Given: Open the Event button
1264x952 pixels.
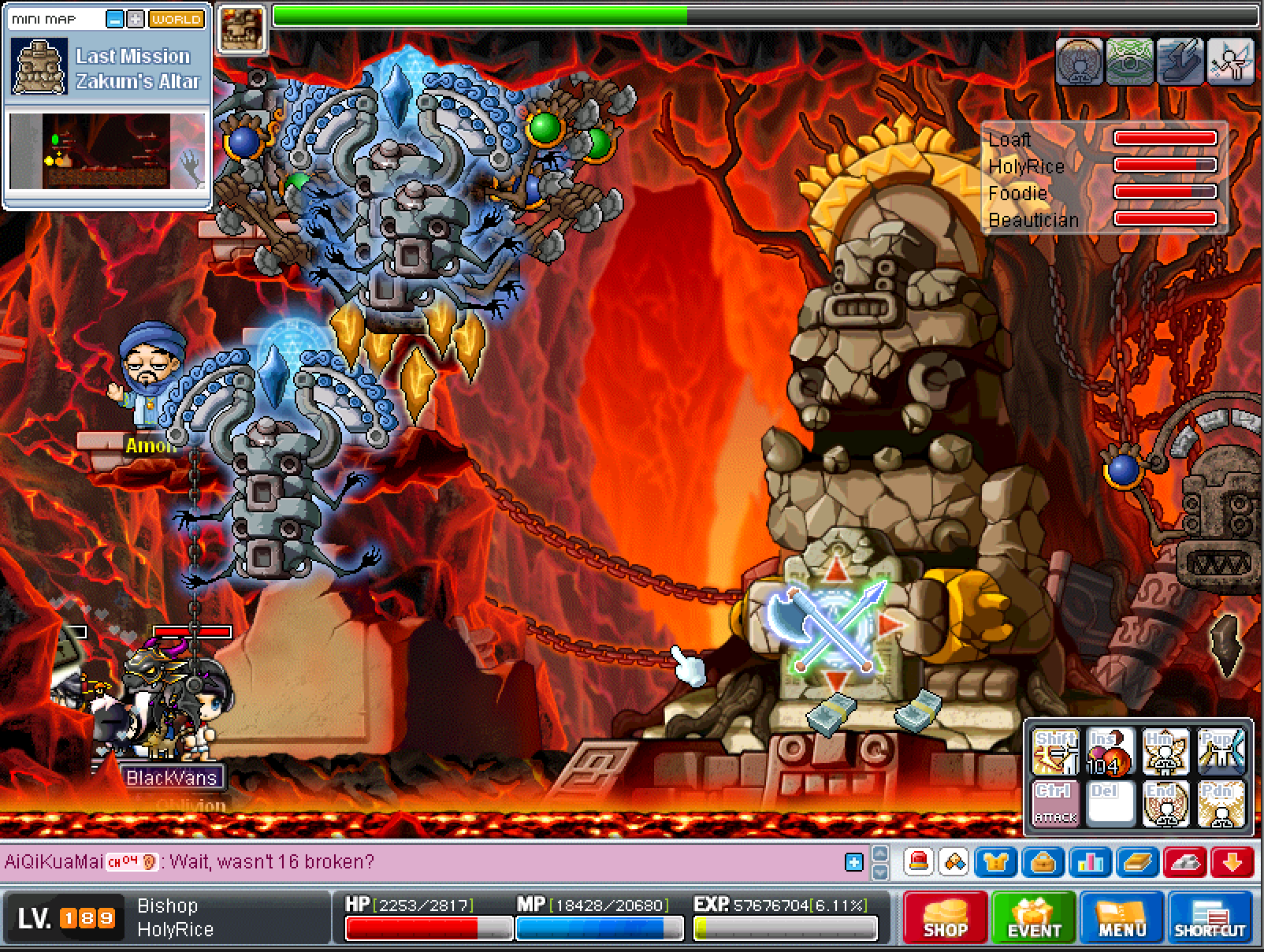Looking at the screenshot, I should [1034, 917].
